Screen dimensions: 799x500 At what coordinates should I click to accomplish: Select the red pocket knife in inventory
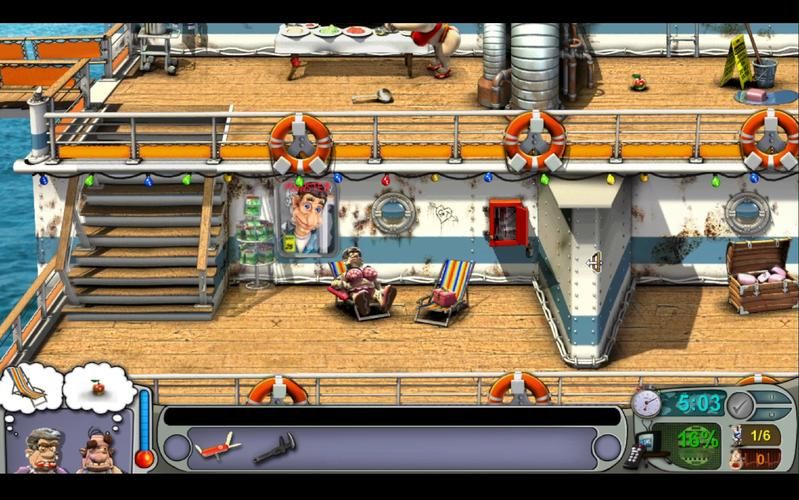click(217, 446)
